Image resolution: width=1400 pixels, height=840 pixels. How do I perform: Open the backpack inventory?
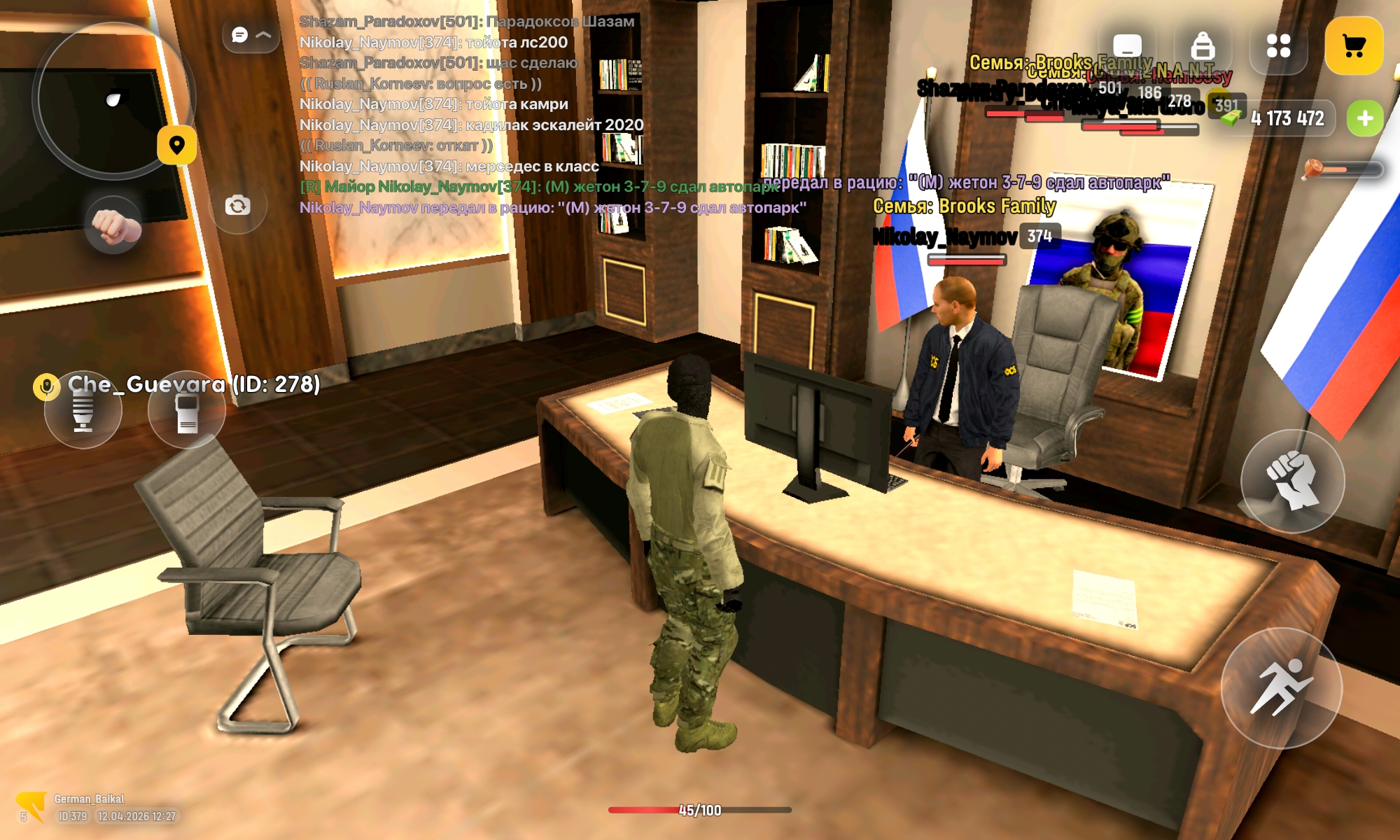[1203, 46]
